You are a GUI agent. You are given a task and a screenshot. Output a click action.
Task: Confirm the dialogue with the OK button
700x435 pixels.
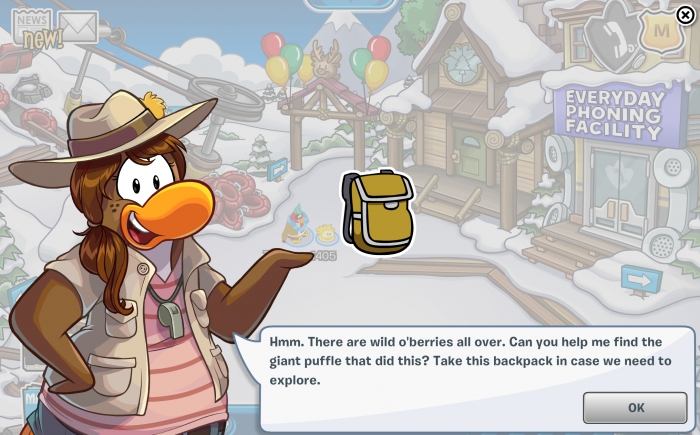pos(636,407)
